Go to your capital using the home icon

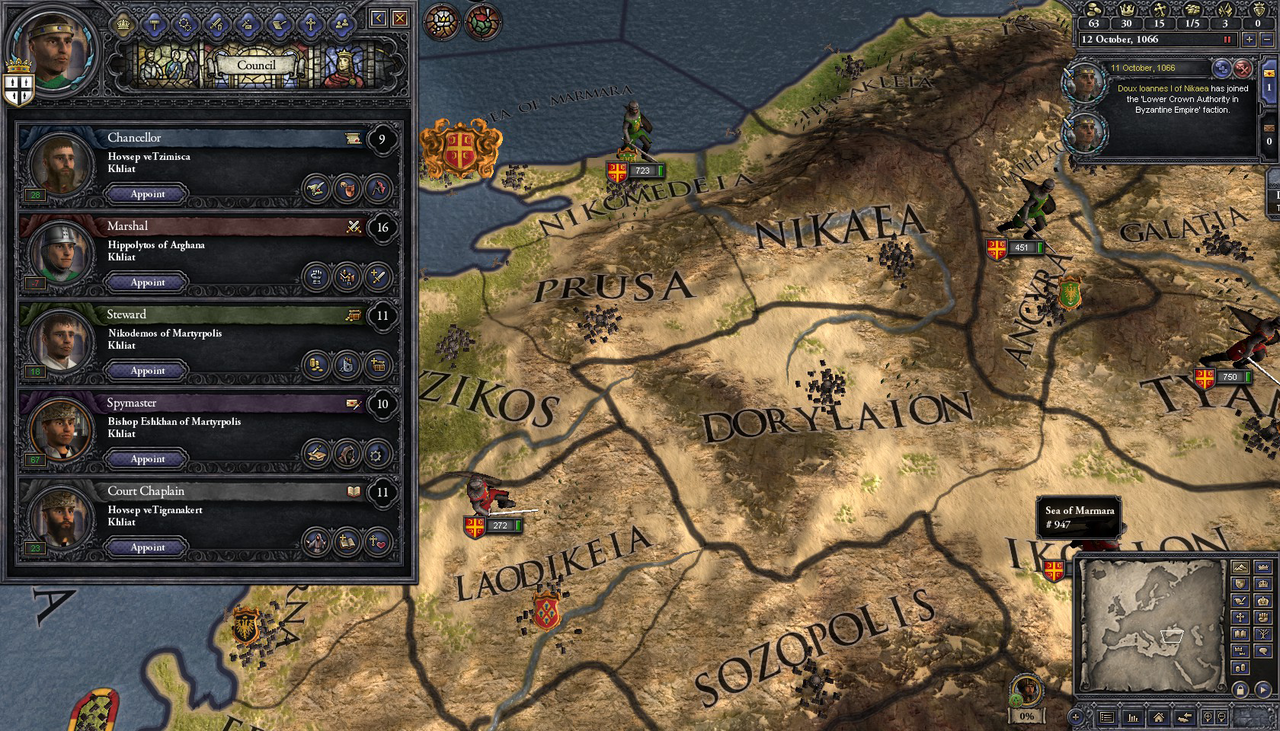(x=1158, y=717)
